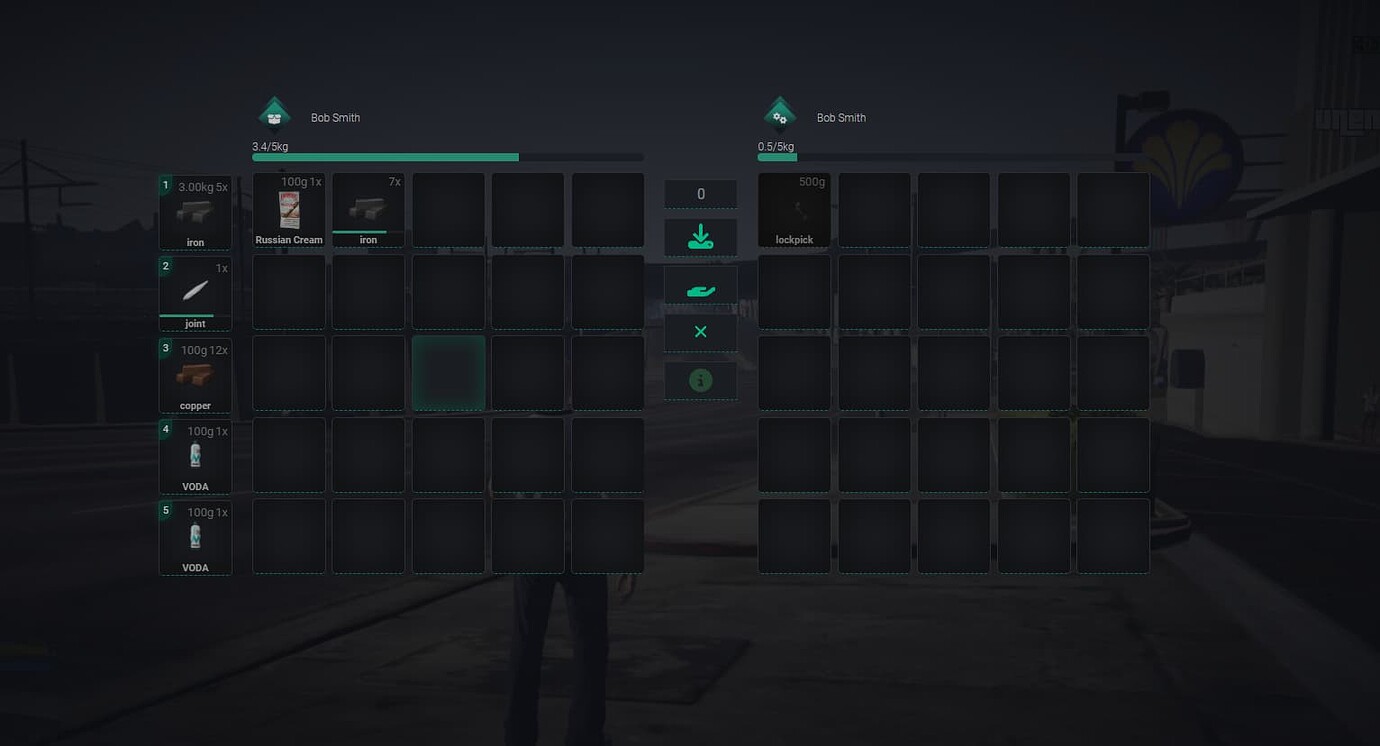The height and width of the screenshot is (746, 1380).
Task: Click the quantity input showing 0
Action: 700,193
